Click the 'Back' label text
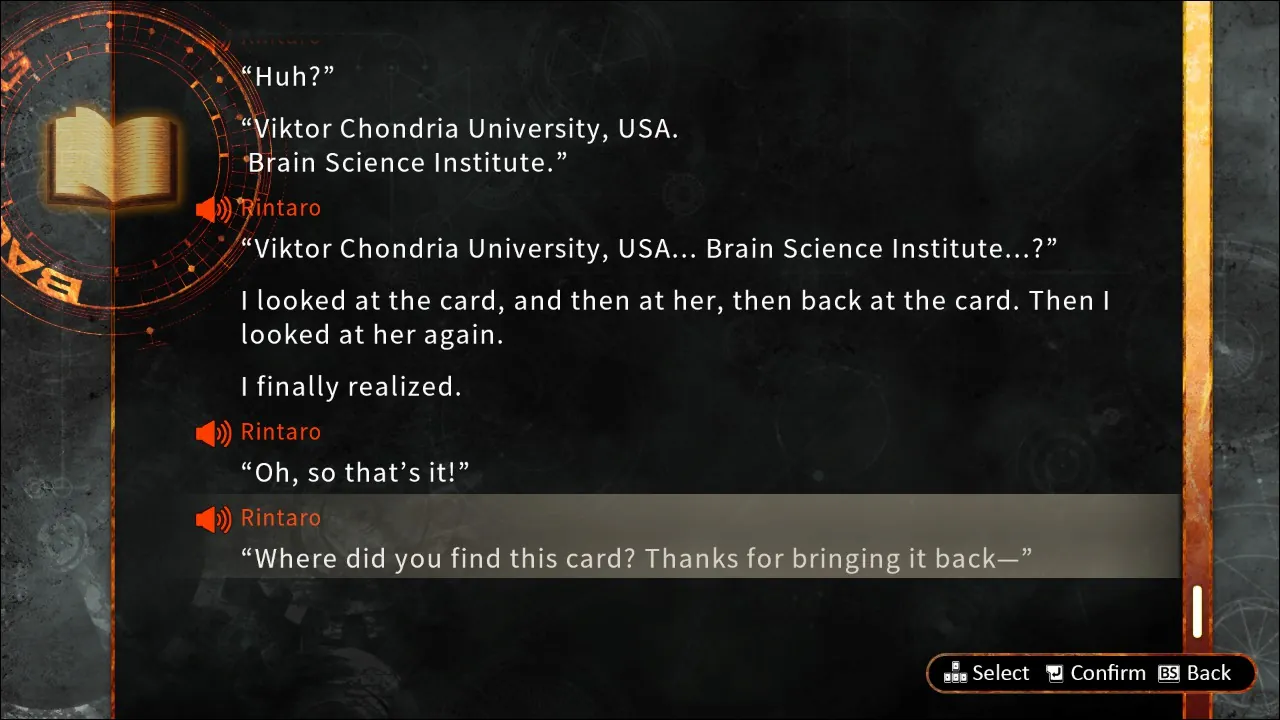The image size is (1280, 720). [x=1211, y=673]
